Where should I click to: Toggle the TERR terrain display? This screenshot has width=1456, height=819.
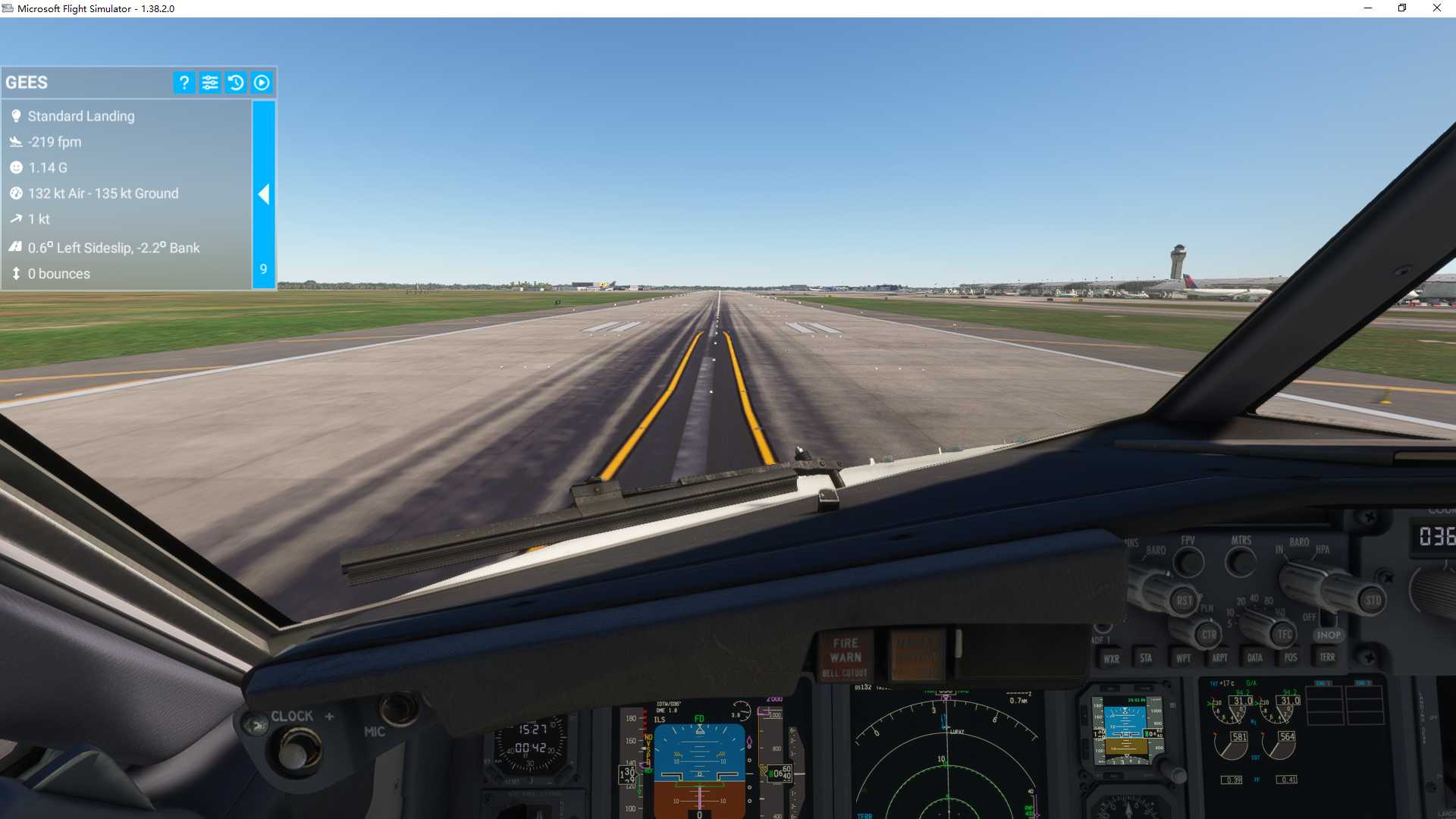tap(1327, 658)
